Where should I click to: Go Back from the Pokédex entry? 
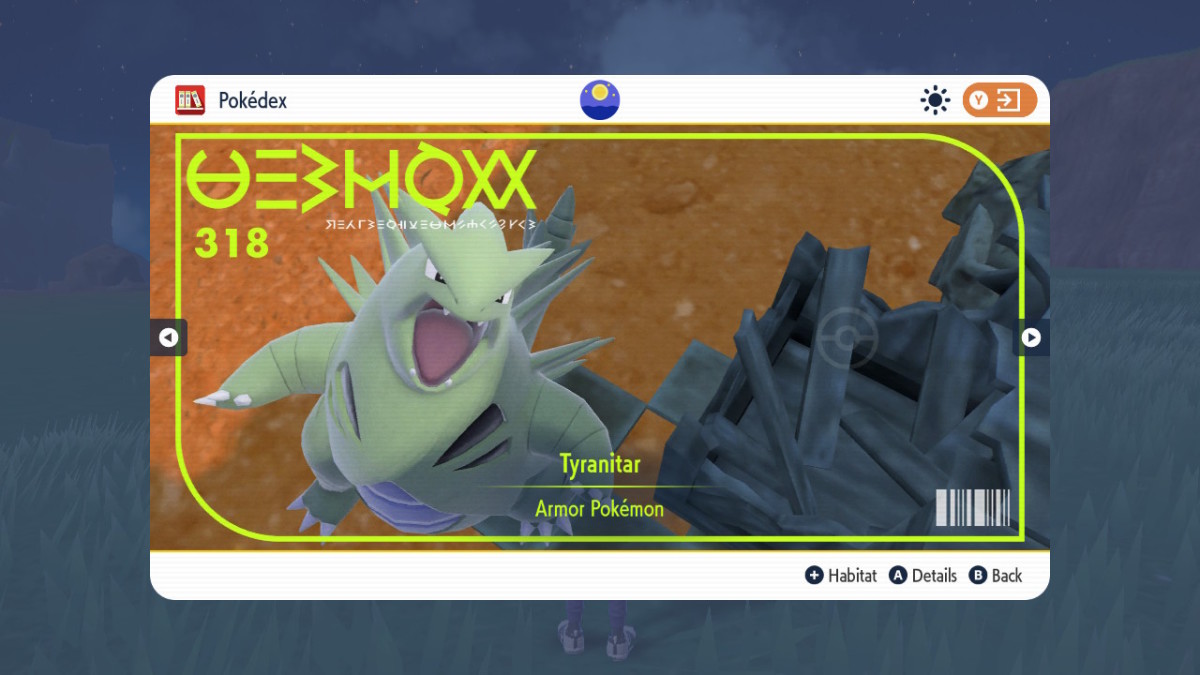point(996,575)
